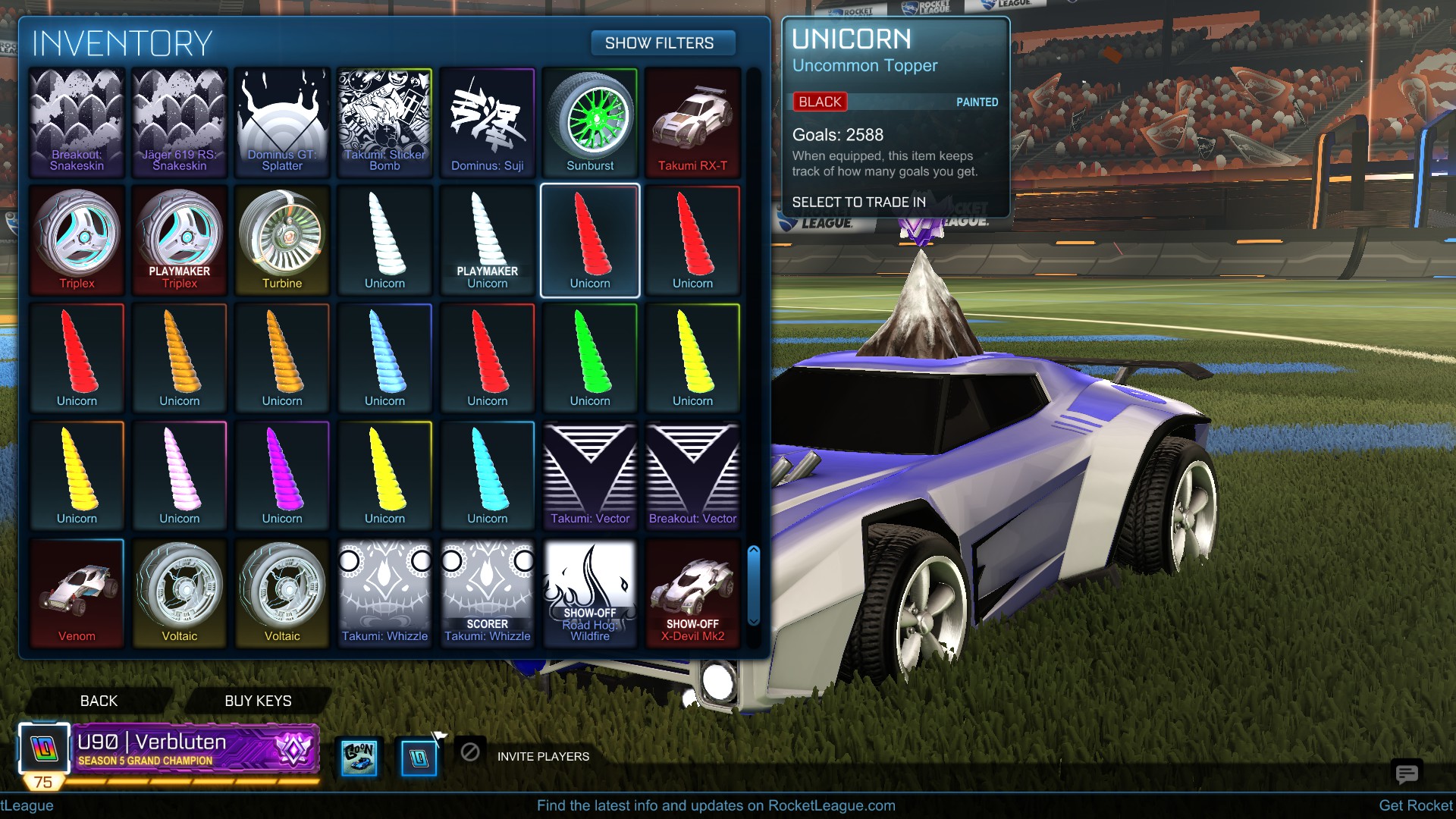Click Invite Players

click(543, 756)
